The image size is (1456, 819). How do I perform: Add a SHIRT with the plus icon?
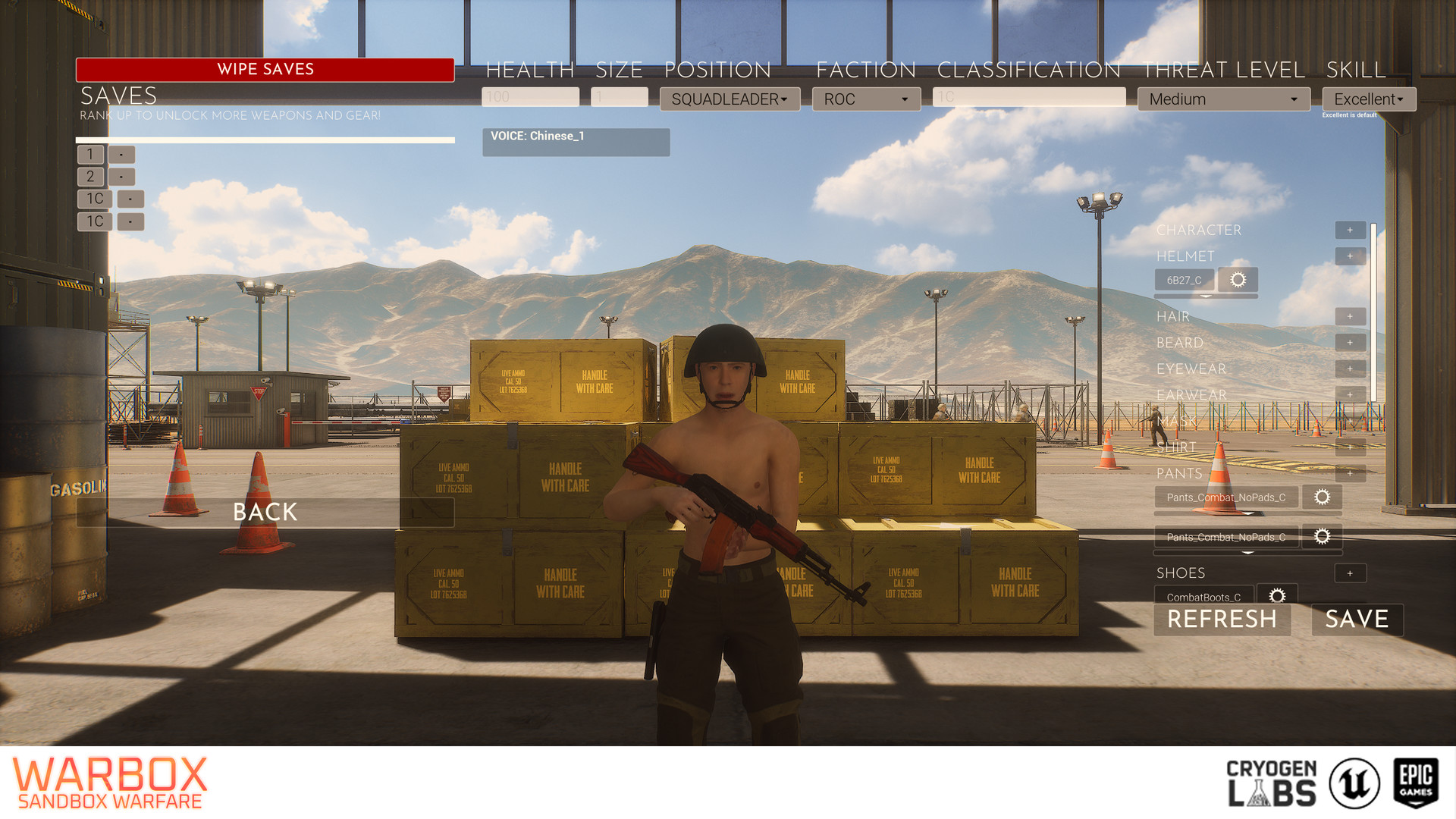coord(1351,447)
